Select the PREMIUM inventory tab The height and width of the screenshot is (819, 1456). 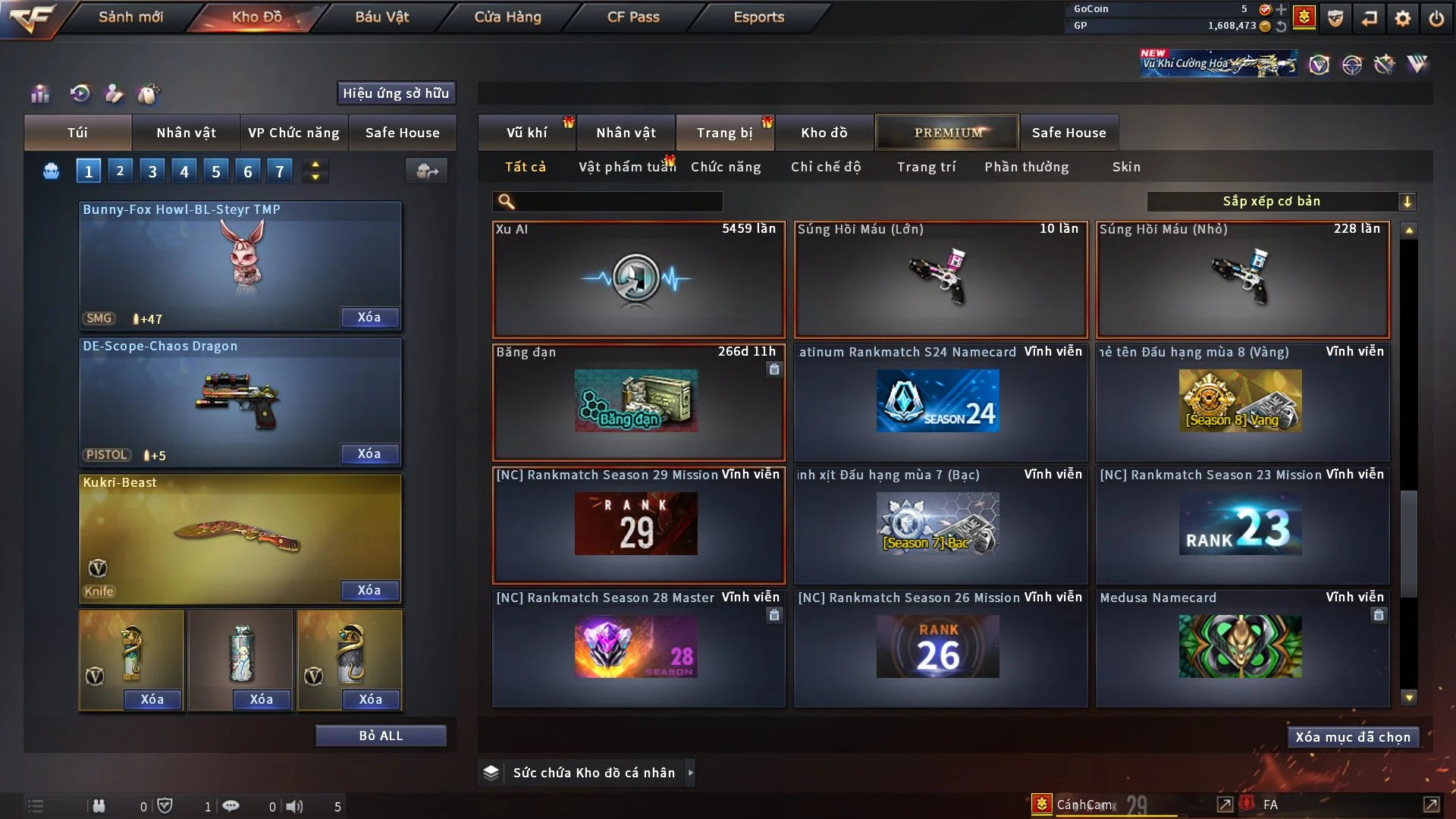947,133
